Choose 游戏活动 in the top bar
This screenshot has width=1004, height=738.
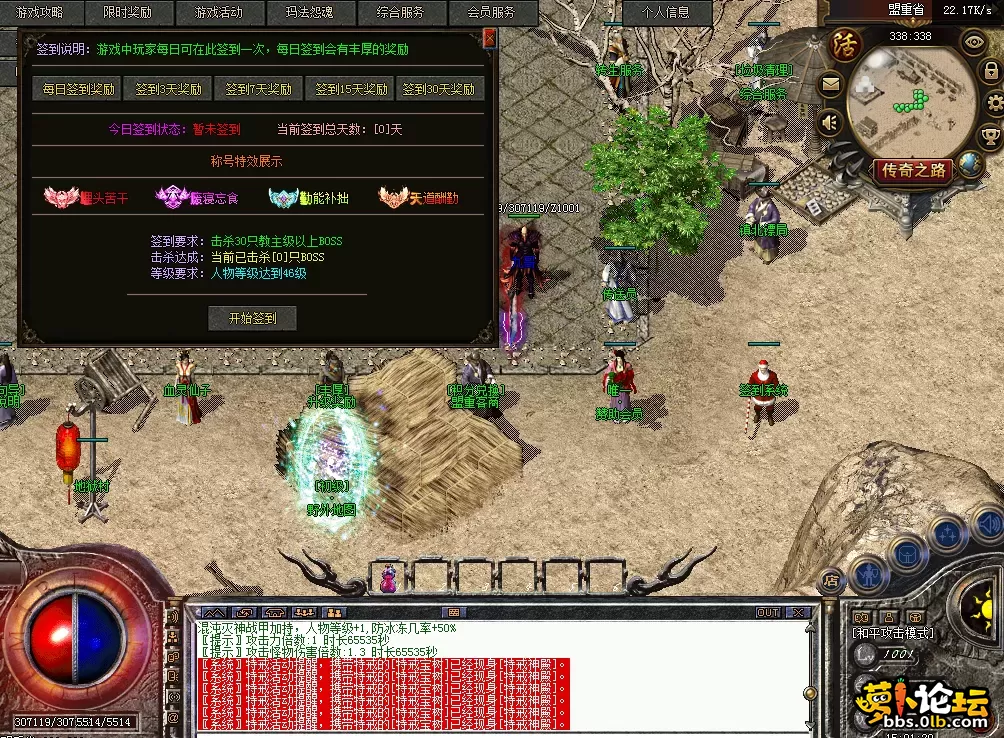click(219, 13)
